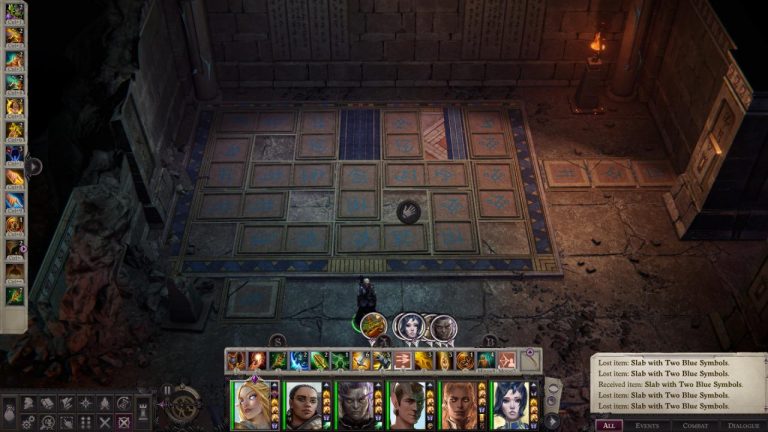Viewport: 768px width, 432px height.
Task: Open the Events tab in the log
Action: 653,425
